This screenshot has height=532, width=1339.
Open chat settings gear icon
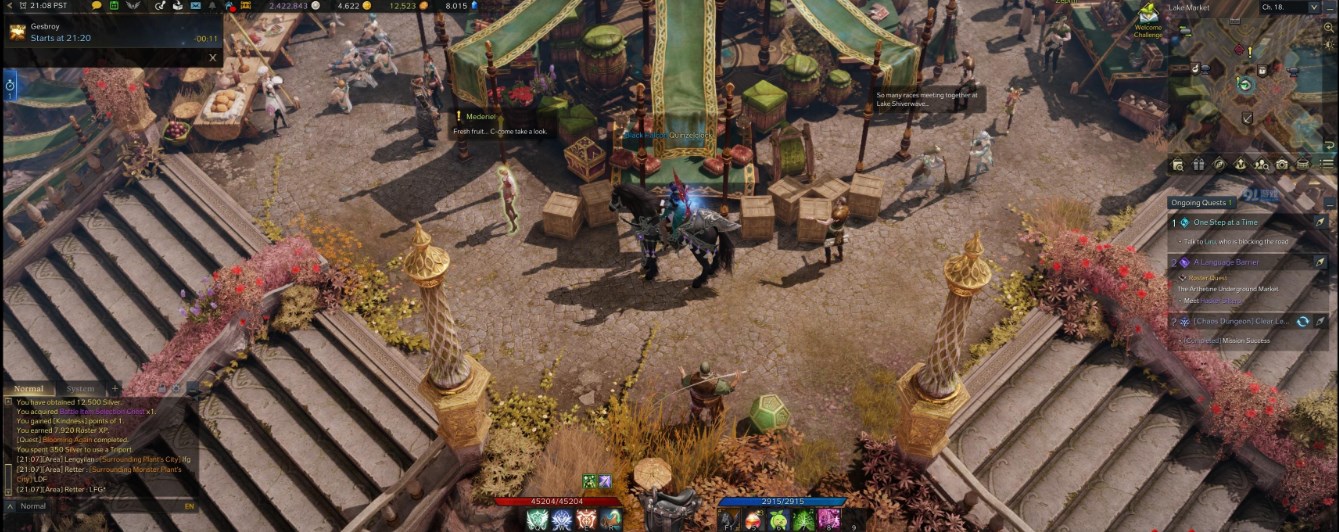177,388
